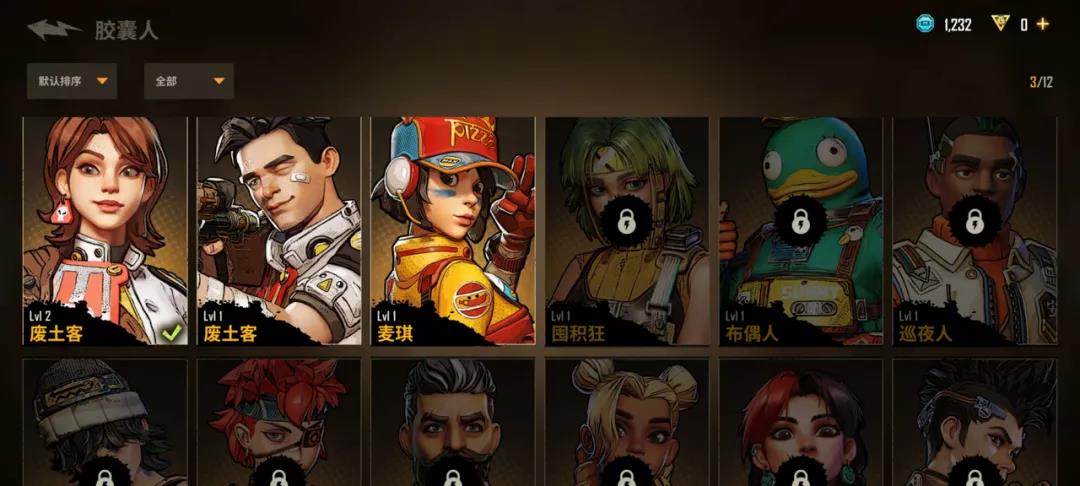Select the Lvl 2 废土客 female character card
This screenshot has width=1080, height=486.
click(x=105, y=230)
